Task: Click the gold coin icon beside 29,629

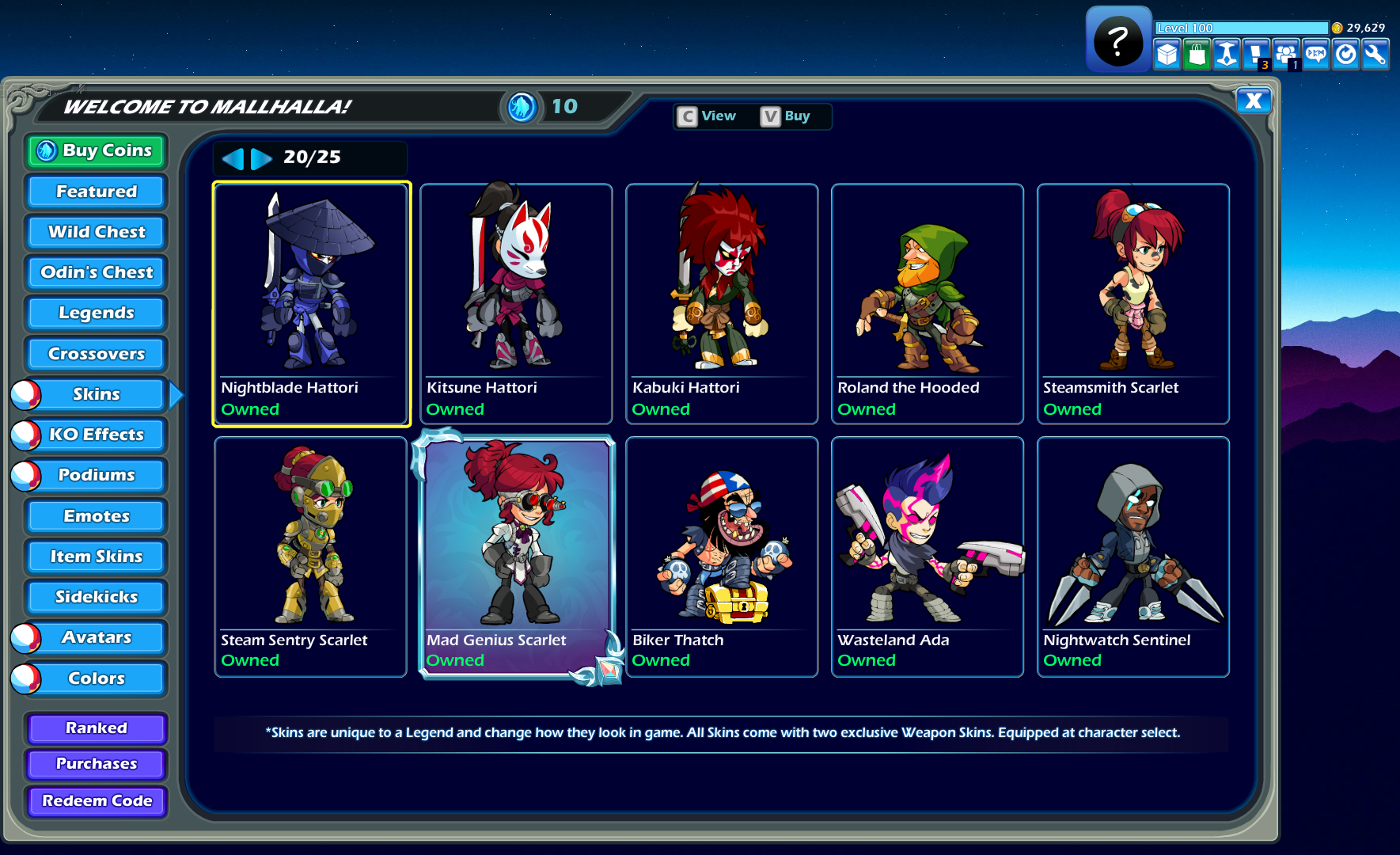Action: 1337,27
